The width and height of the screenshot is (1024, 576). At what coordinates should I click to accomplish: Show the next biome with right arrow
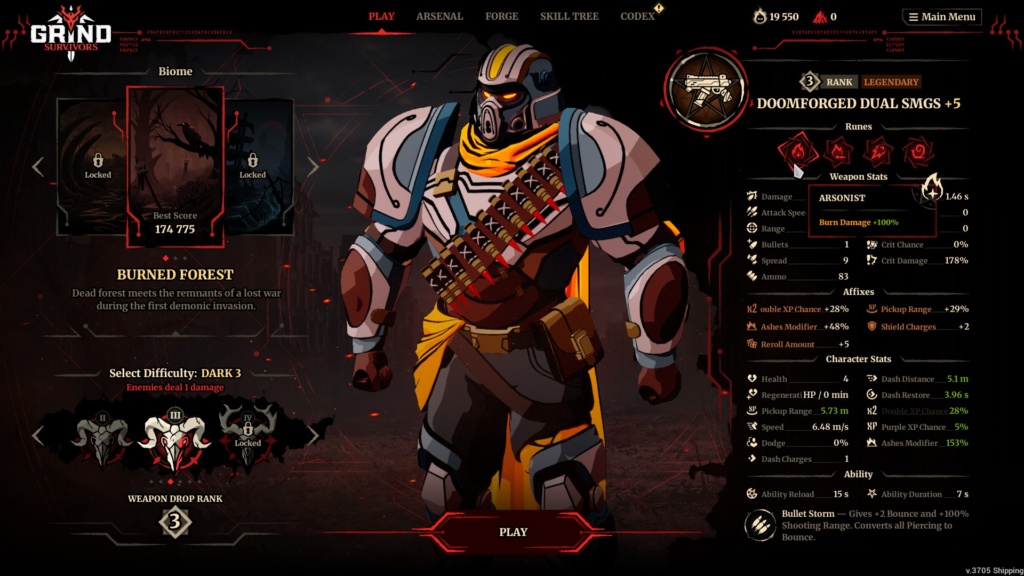click(312, 166)
